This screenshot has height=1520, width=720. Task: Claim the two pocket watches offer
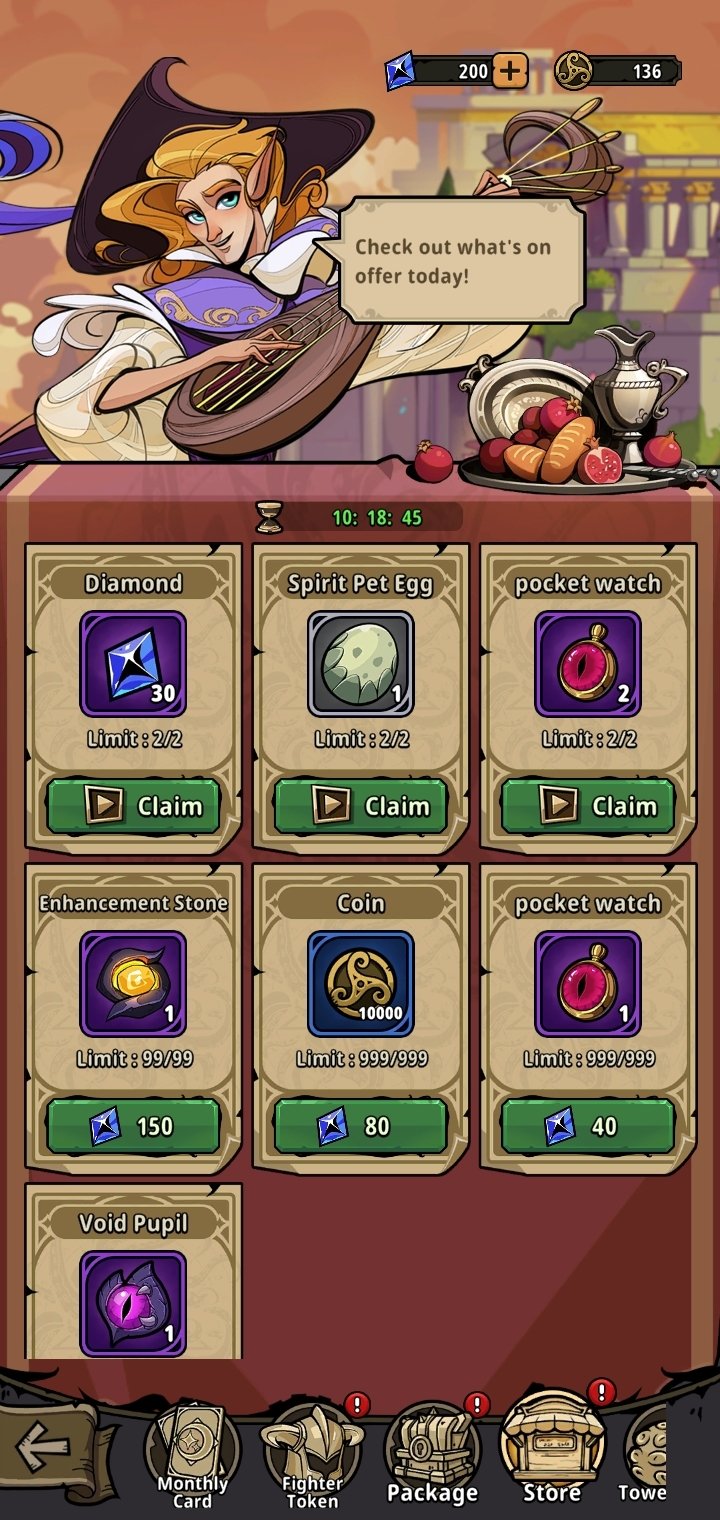tap(588, 806)
